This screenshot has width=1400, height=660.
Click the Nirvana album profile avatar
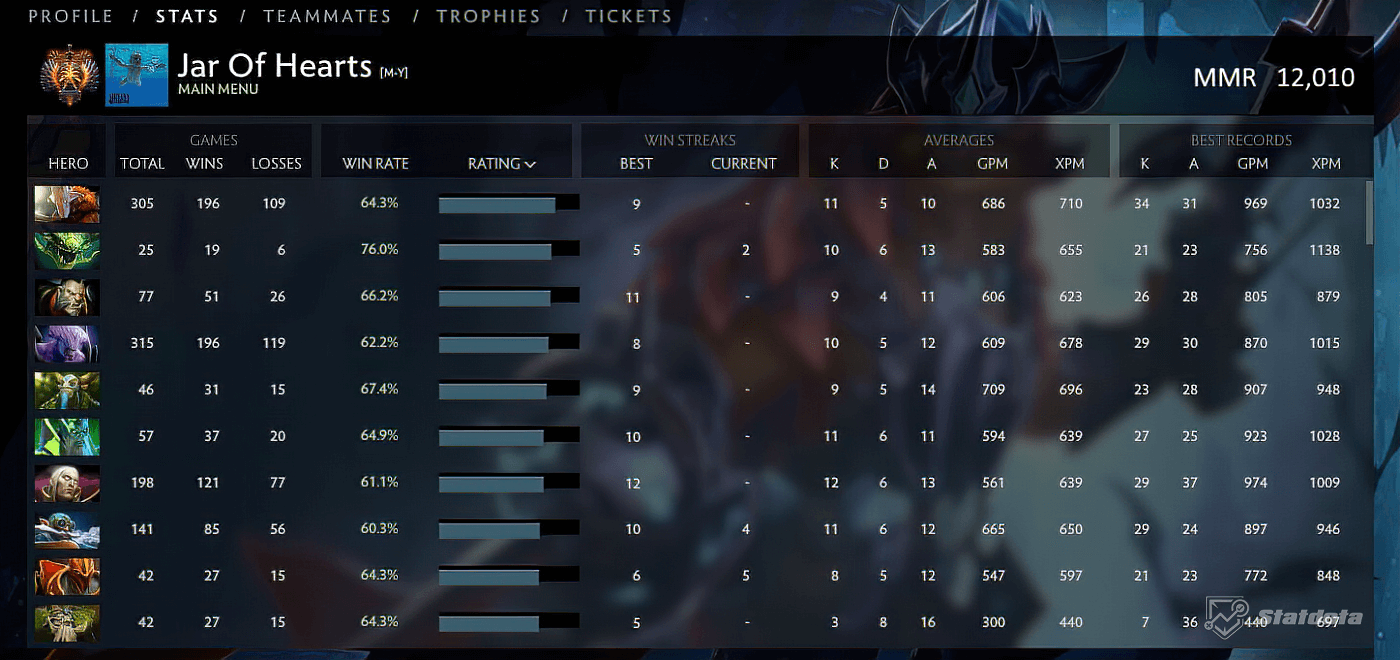[136, 75]
